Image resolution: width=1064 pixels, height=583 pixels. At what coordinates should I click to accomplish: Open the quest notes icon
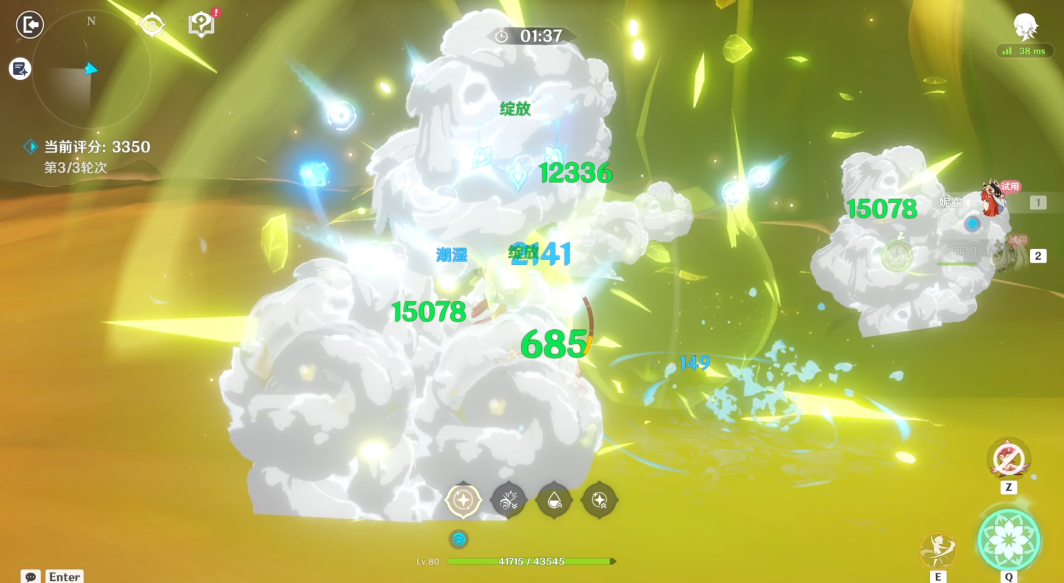point(20,69)
